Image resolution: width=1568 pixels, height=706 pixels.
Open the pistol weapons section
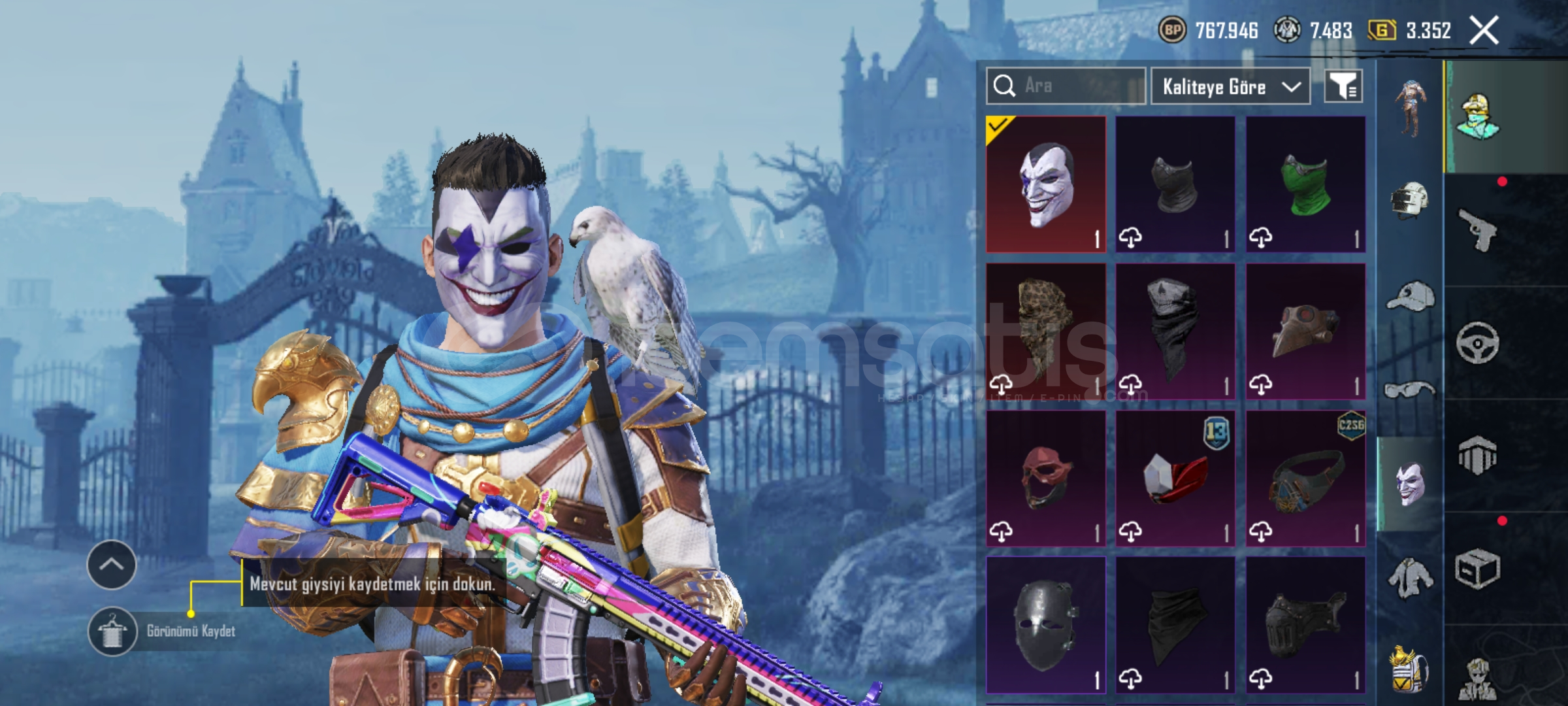tap(1478, 230)
